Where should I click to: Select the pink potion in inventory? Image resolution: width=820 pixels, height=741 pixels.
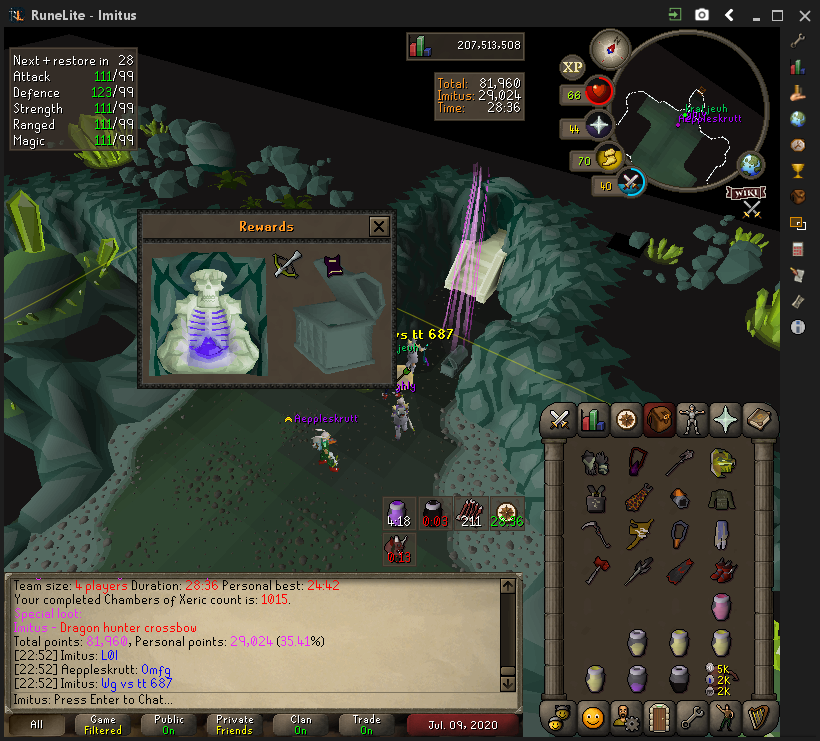point(722,606)
